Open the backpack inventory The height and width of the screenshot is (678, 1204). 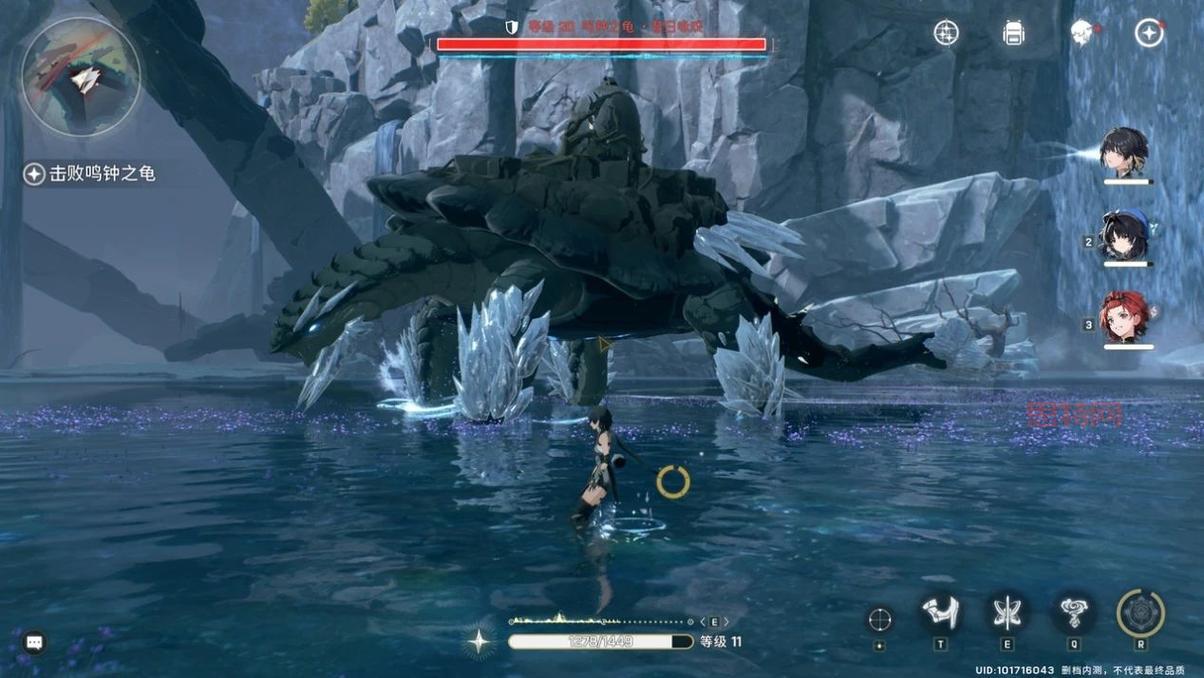[x=1014, y=33]
